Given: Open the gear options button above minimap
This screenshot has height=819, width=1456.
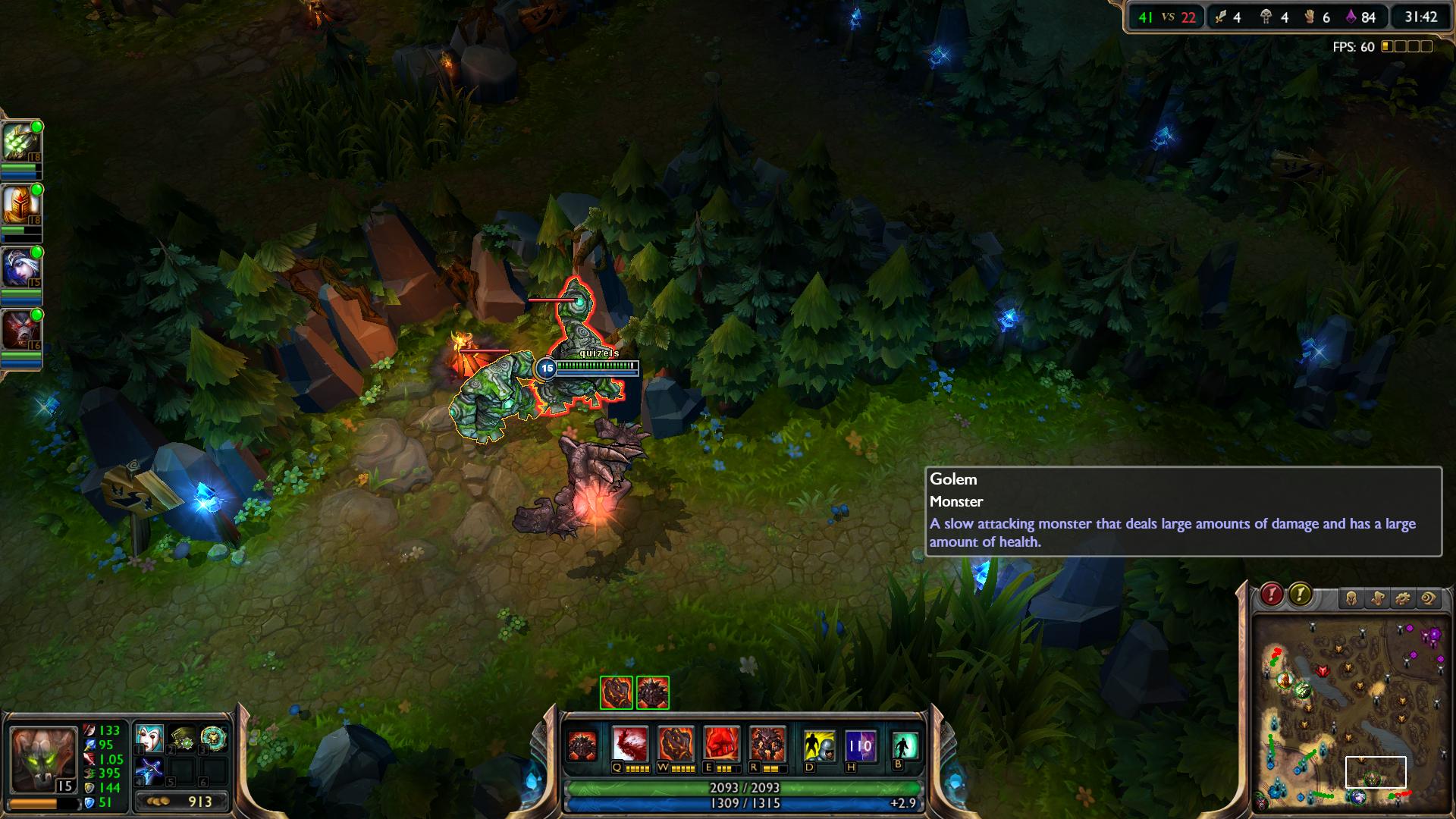Looking at the screenshot, I should pyautogui.click(x=1403, y=599).
